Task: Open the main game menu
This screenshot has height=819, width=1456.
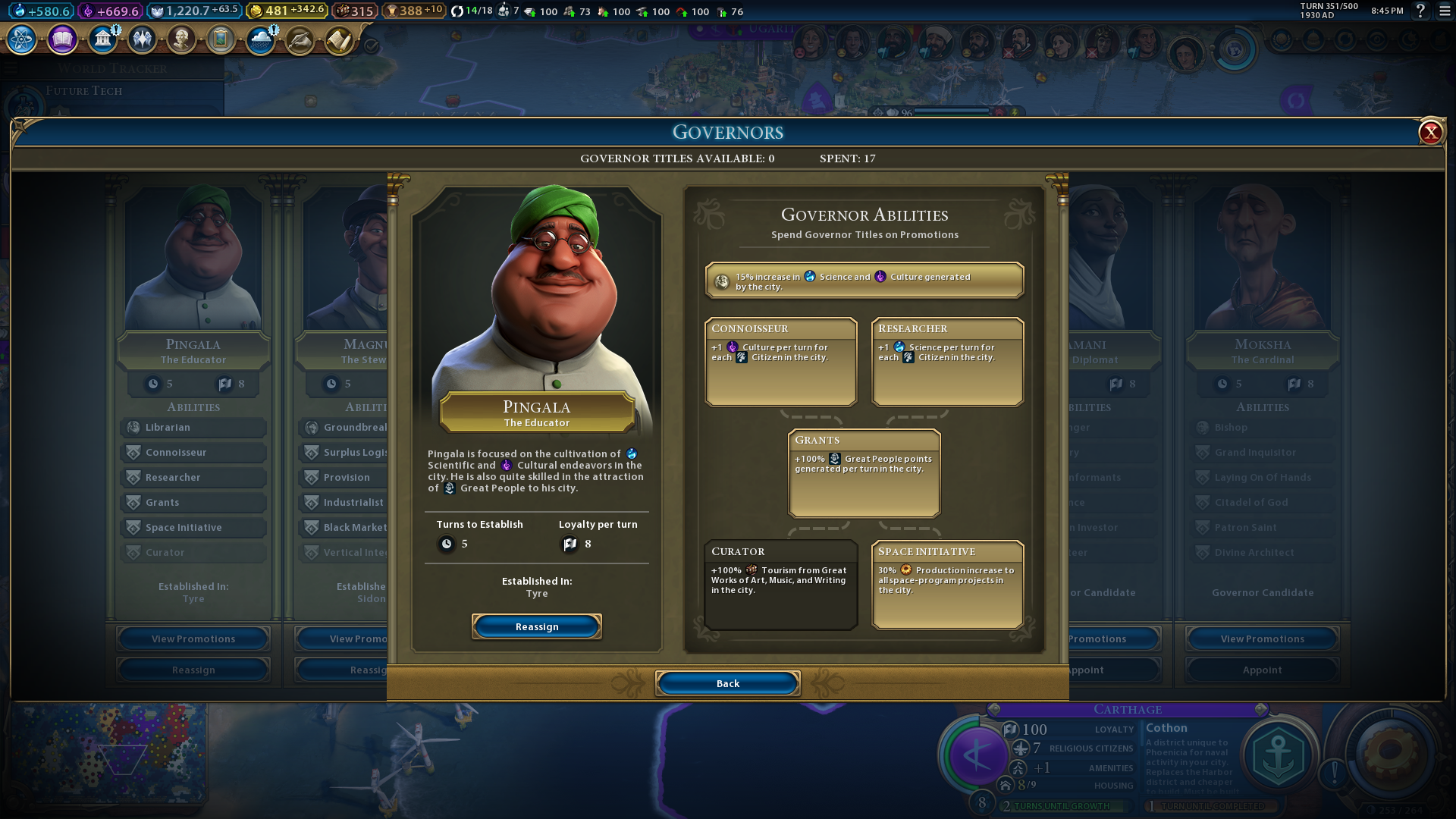Action: [1445, 11]
